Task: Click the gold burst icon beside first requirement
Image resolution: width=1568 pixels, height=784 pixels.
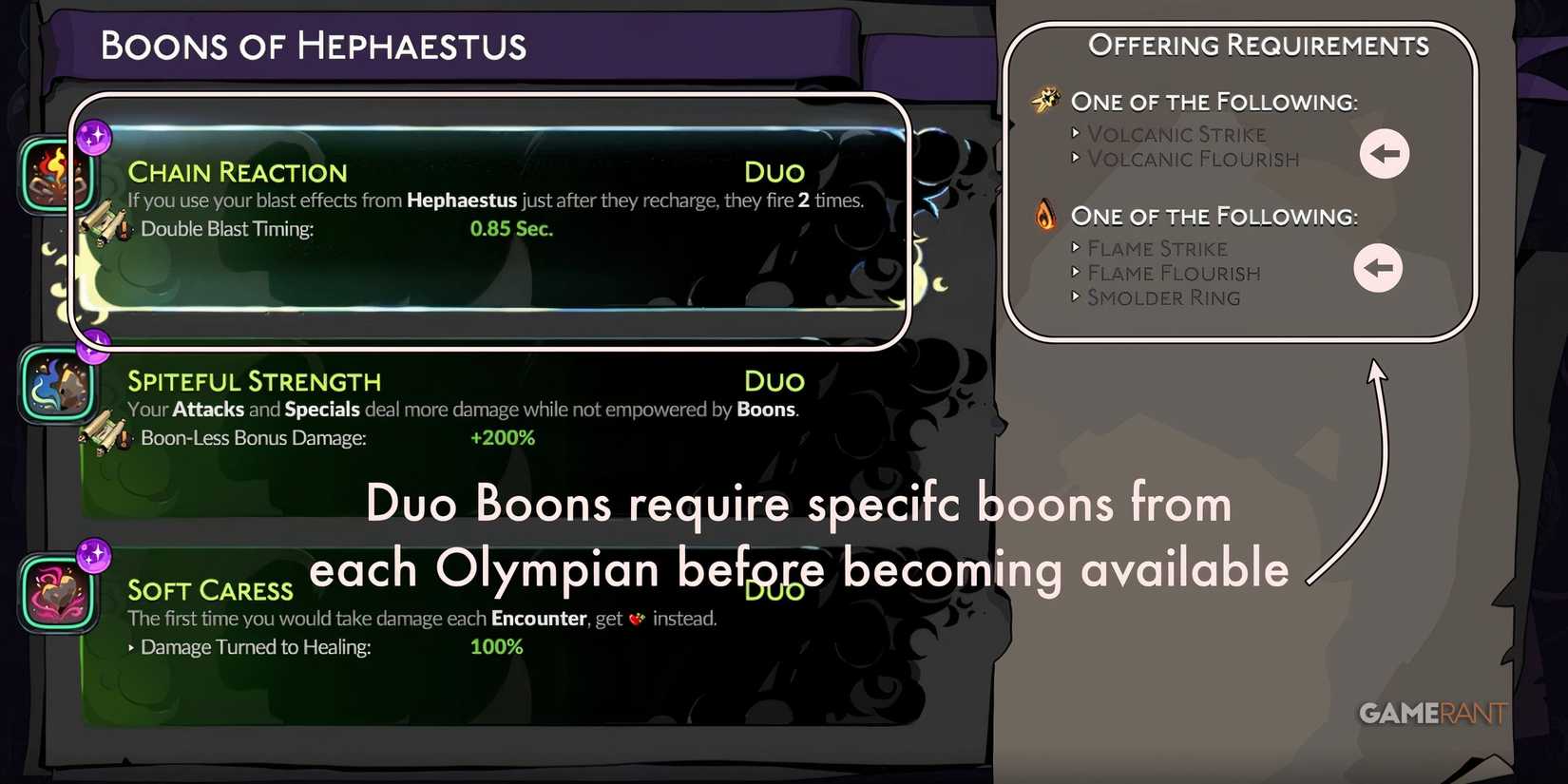Action: (x=1046, y=99)
